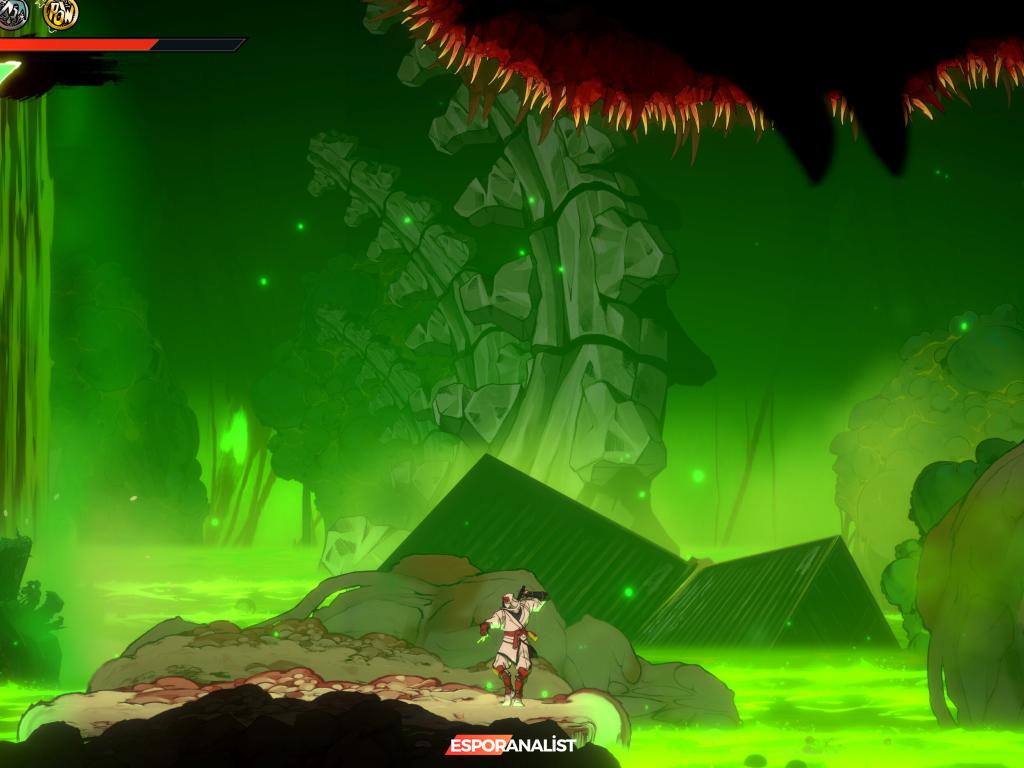Image resolution: width=1024 pixels, height=768 pixels.
Task: Open the Esporanalist watermark logo
Action: click(x=511, y=745)
